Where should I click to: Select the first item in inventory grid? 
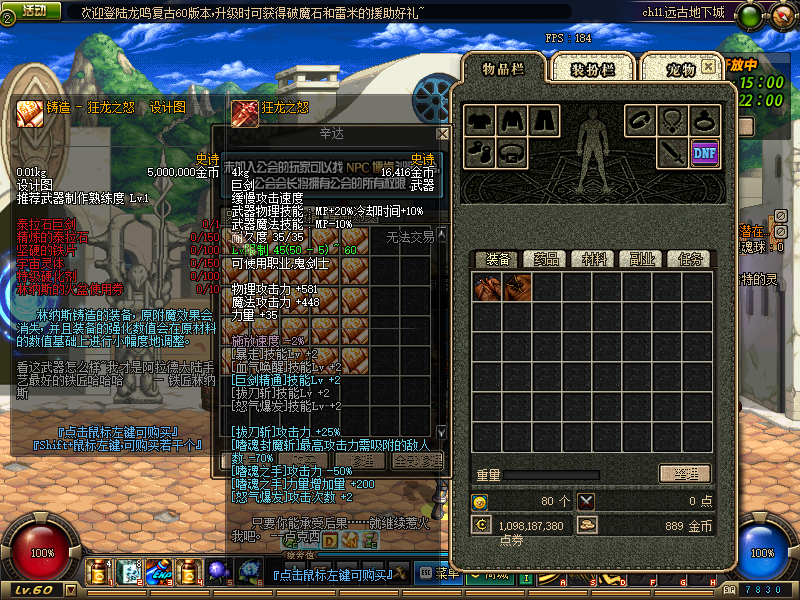click(x=487, y=289)
